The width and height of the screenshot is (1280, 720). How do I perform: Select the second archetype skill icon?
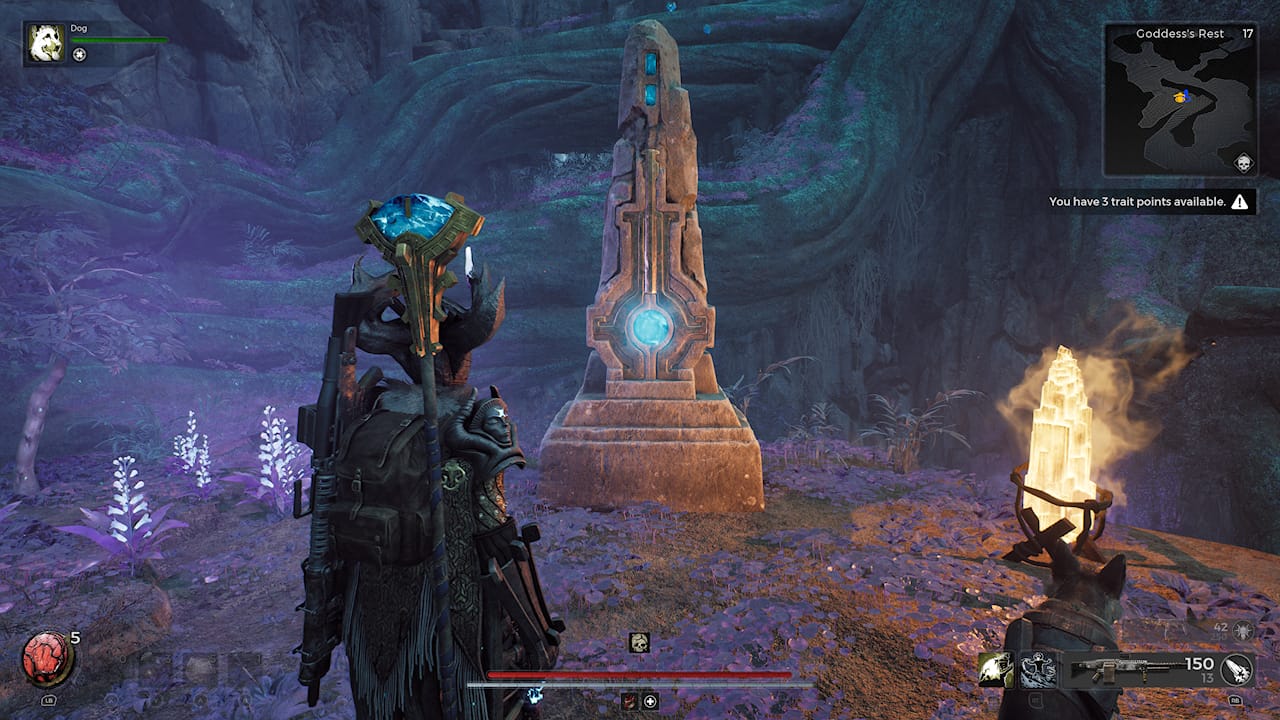[1038, 668]
